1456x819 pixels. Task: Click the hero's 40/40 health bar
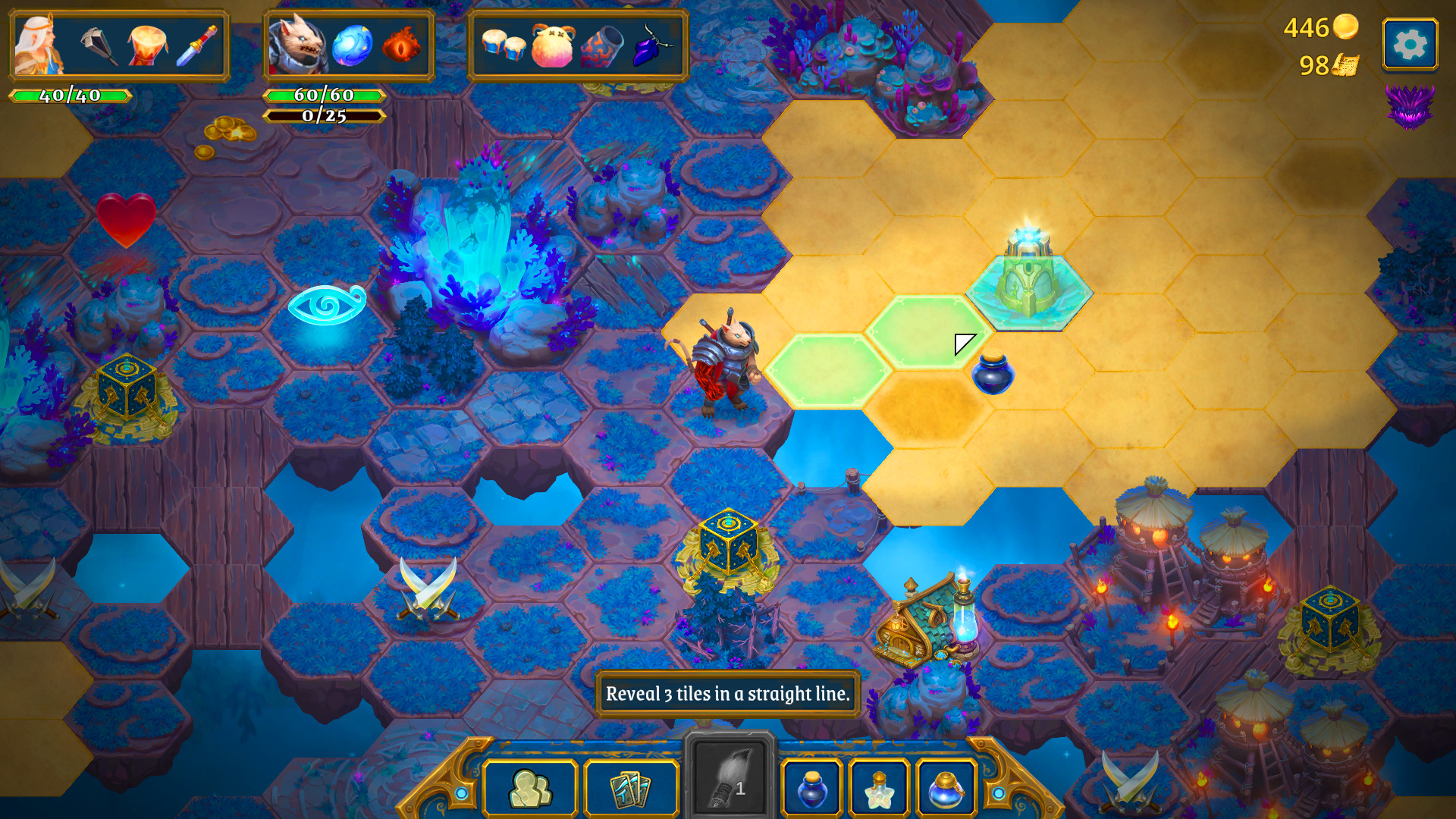[x=72, y=96]
